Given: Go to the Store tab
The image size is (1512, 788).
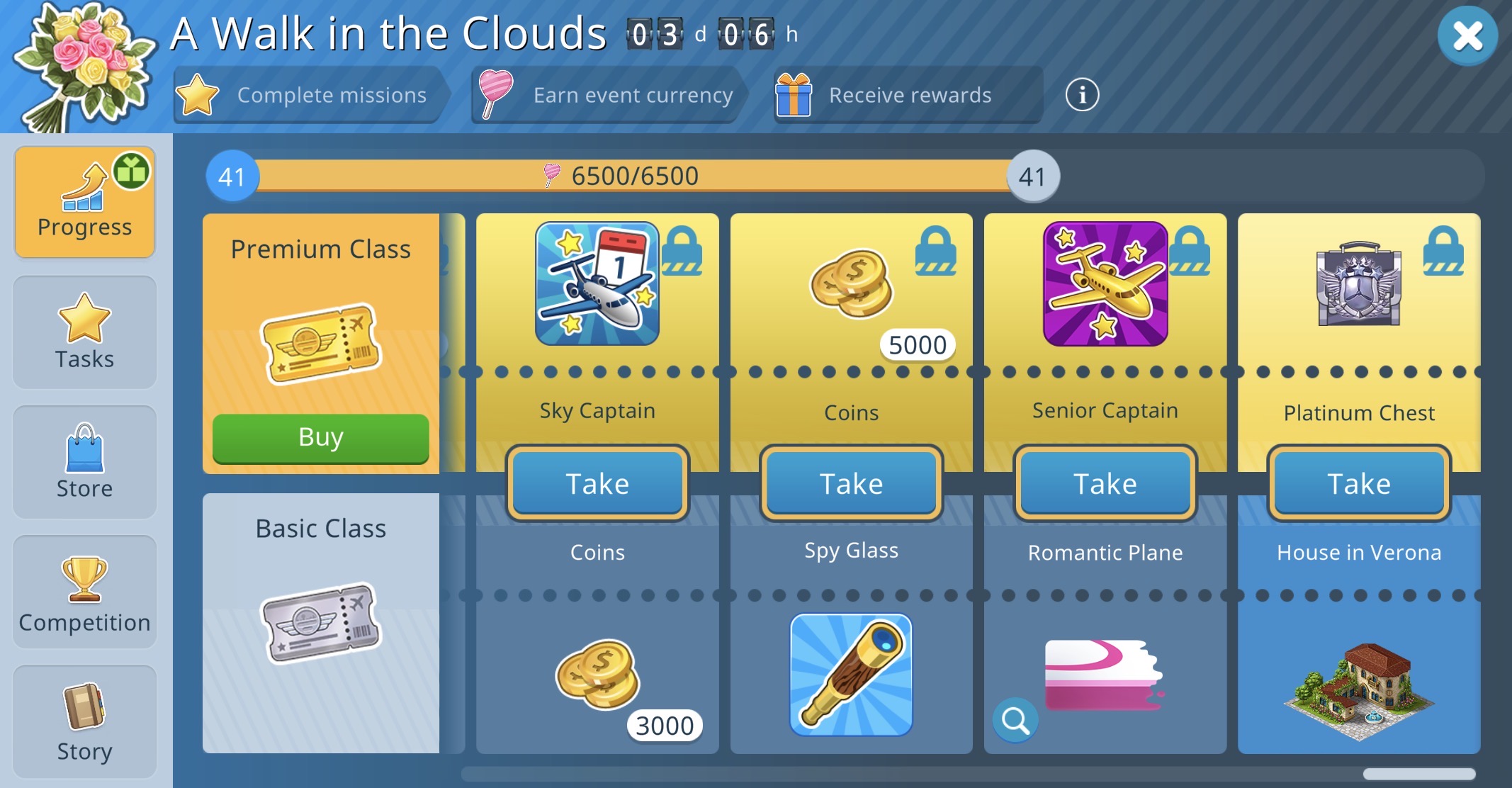Looking at the screenshot, I should tap(85, 462).
